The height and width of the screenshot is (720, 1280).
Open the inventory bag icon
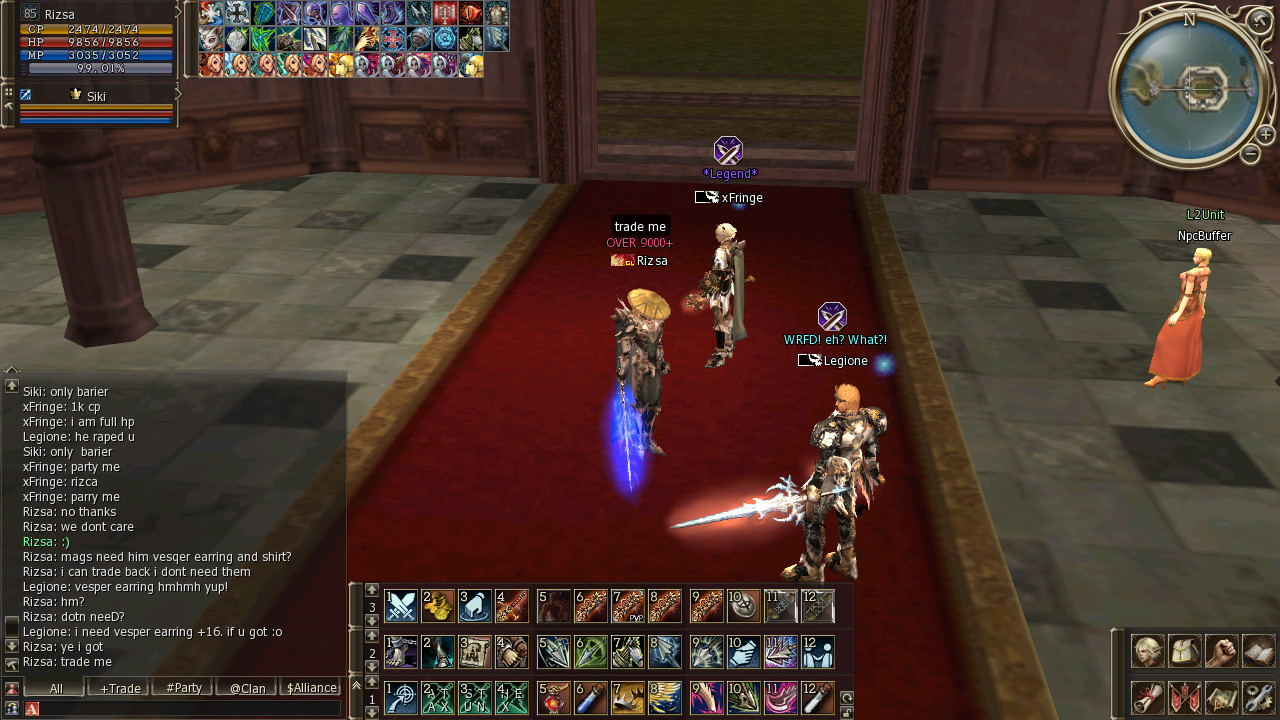(1185, 651)
